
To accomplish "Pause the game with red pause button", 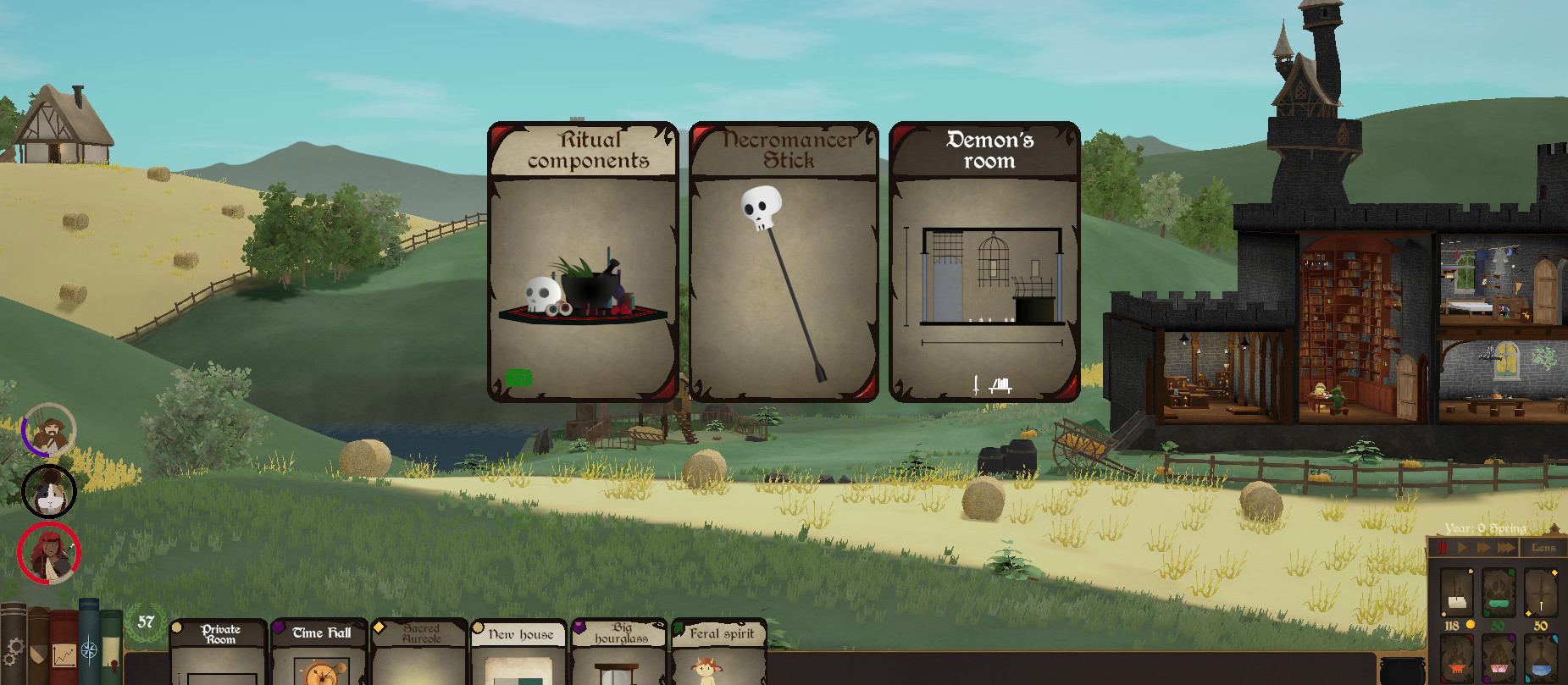I will point(1443,548).
